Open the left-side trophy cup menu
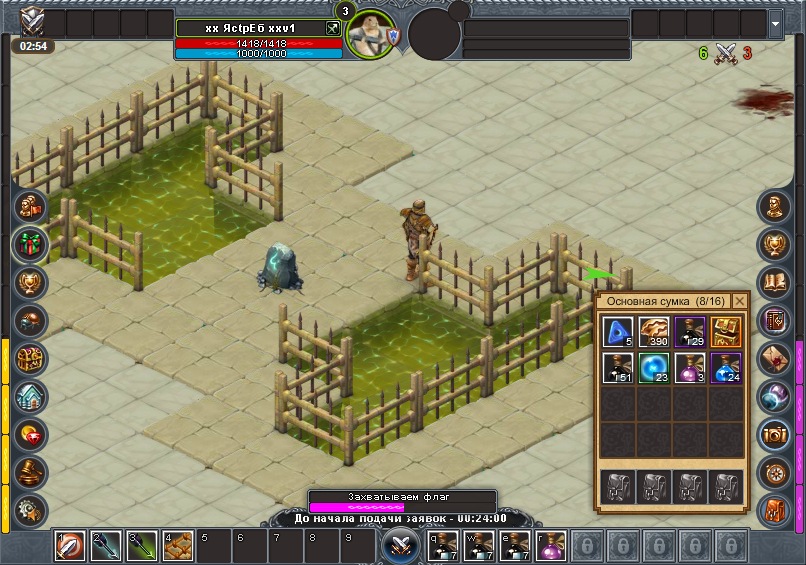The image size is (806, 565). tap(30, 282)
